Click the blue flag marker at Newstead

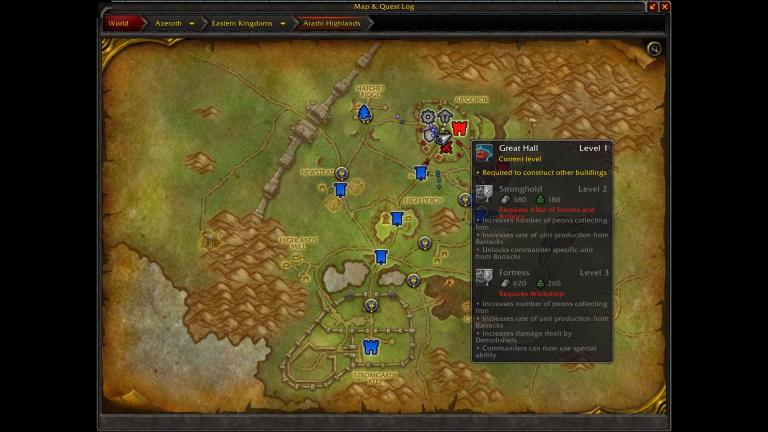point(340,189)
